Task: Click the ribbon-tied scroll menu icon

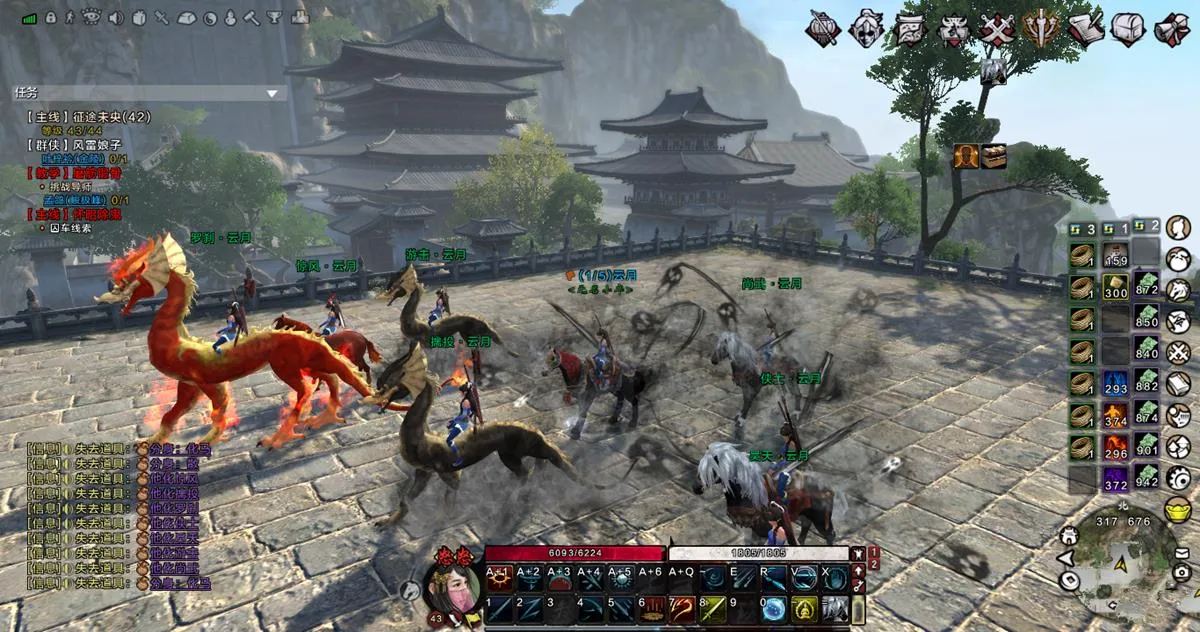Action: (1171, 28)
